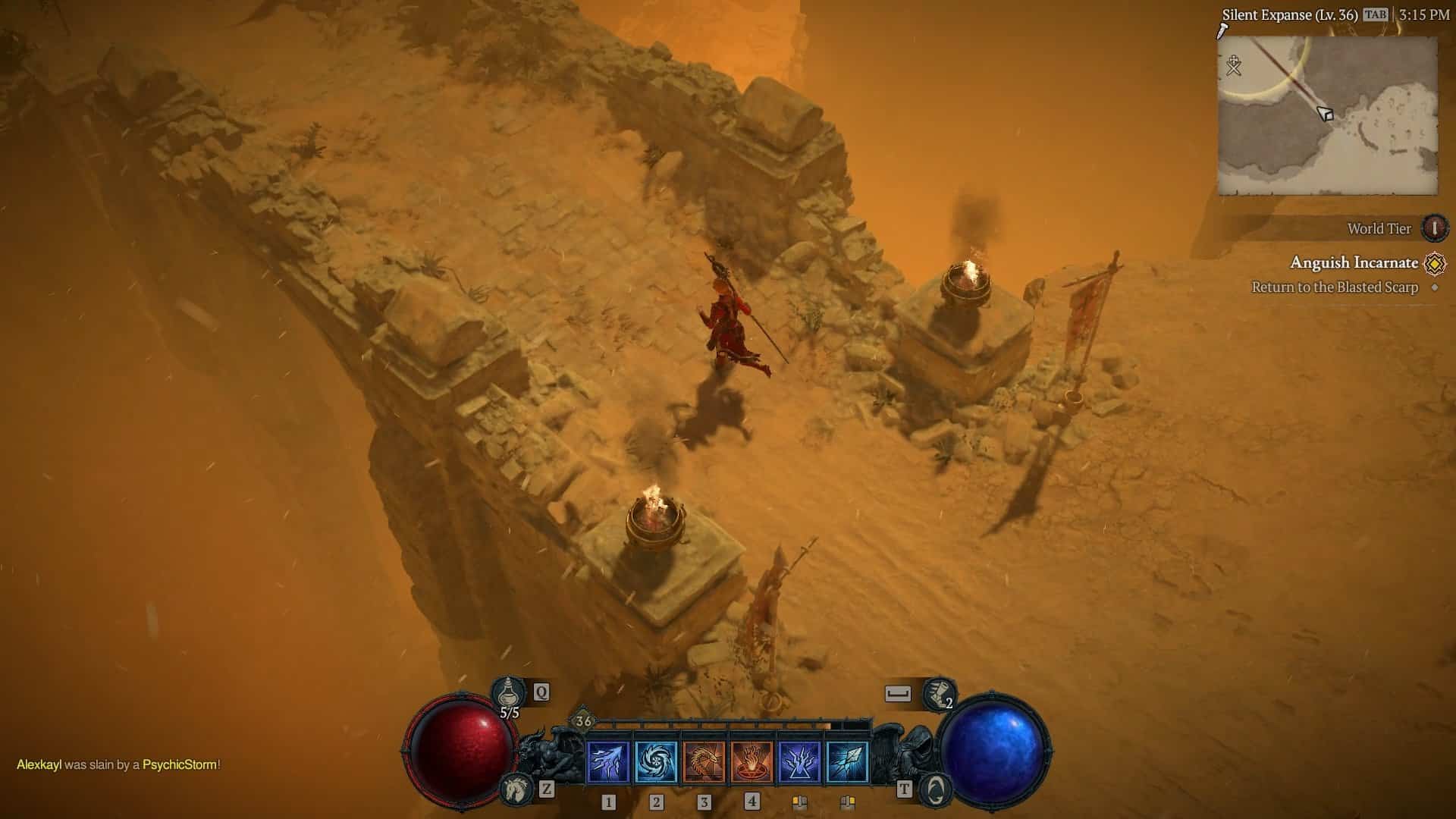1456x819 pixels.
Task: Open the World Tier indicator
Action: [1434, 228]
